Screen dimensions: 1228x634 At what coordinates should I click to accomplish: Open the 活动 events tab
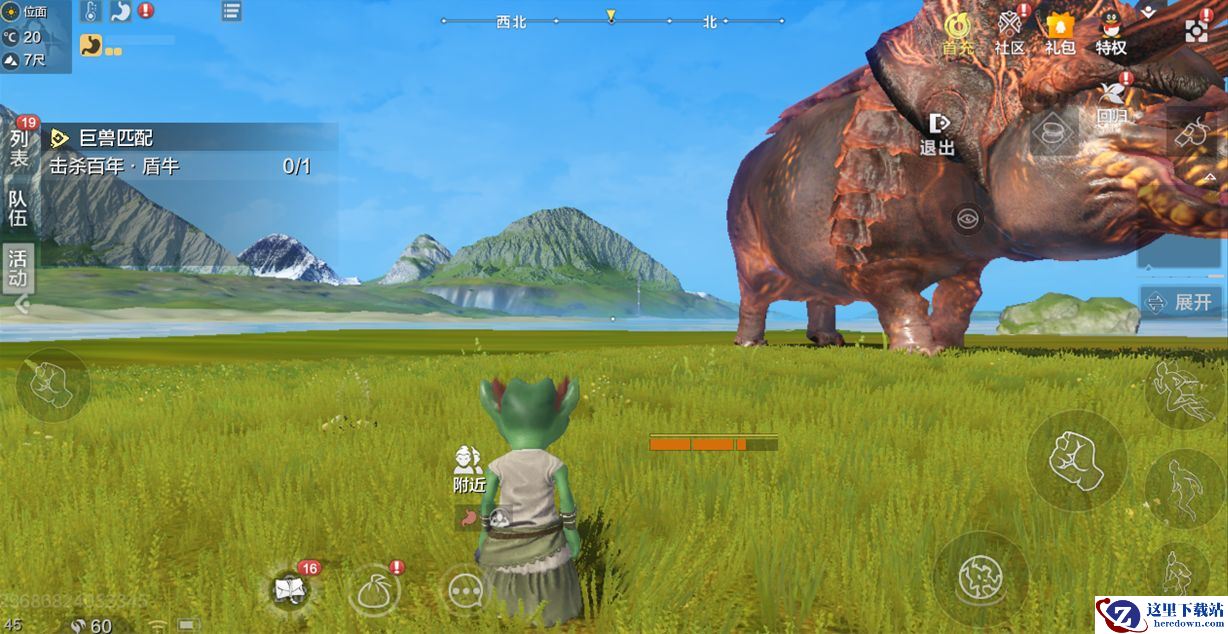click(19, 268)
